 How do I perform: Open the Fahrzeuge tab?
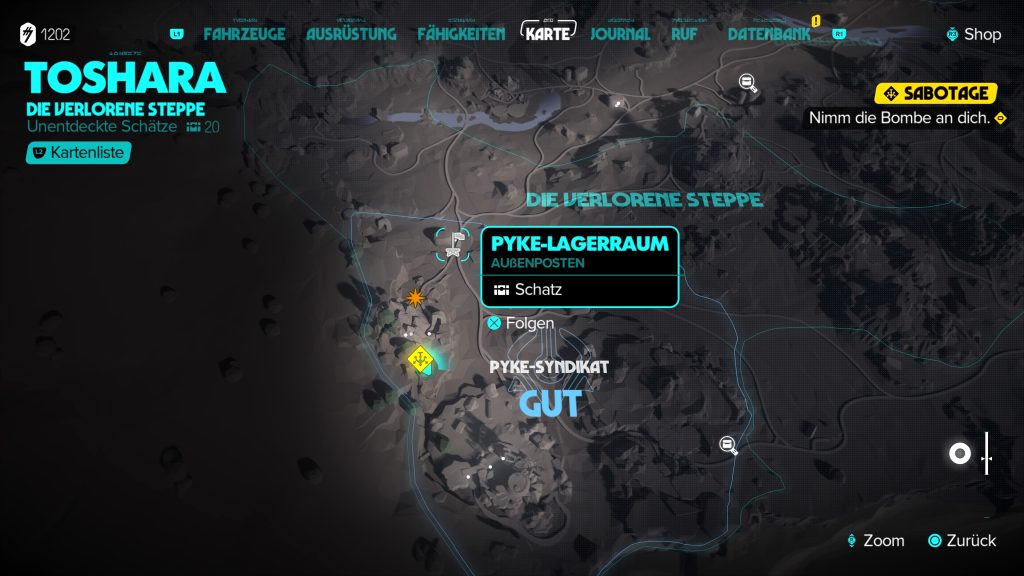tap(244, 34)
